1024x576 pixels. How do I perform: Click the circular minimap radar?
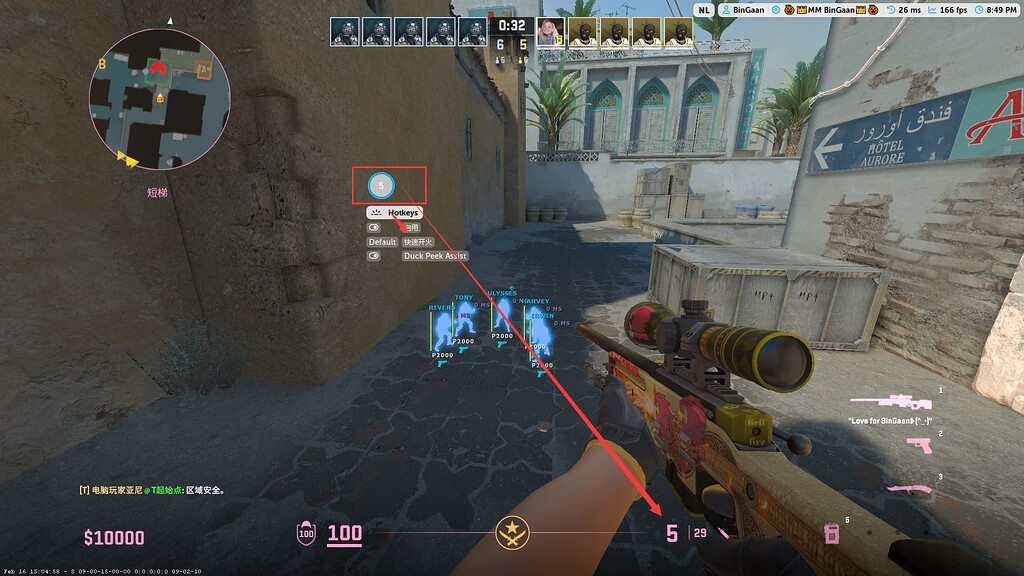(x=159, y=98)
